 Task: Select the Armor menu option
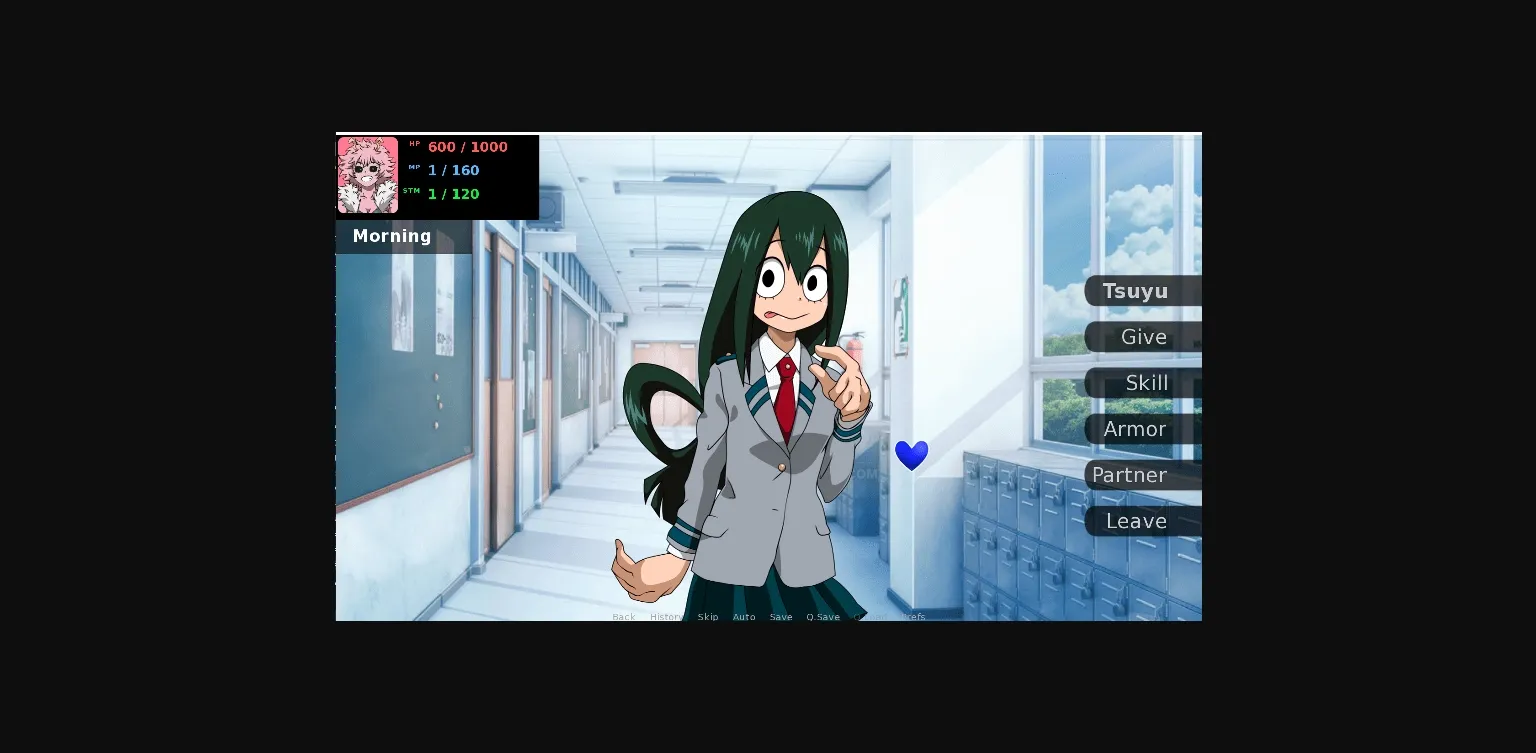click(1136, 429)
